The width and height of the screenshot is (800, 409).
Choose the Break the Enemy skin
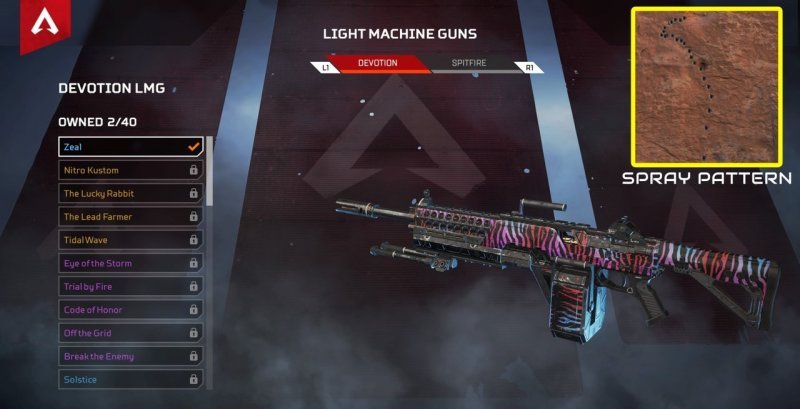[130, 356]
